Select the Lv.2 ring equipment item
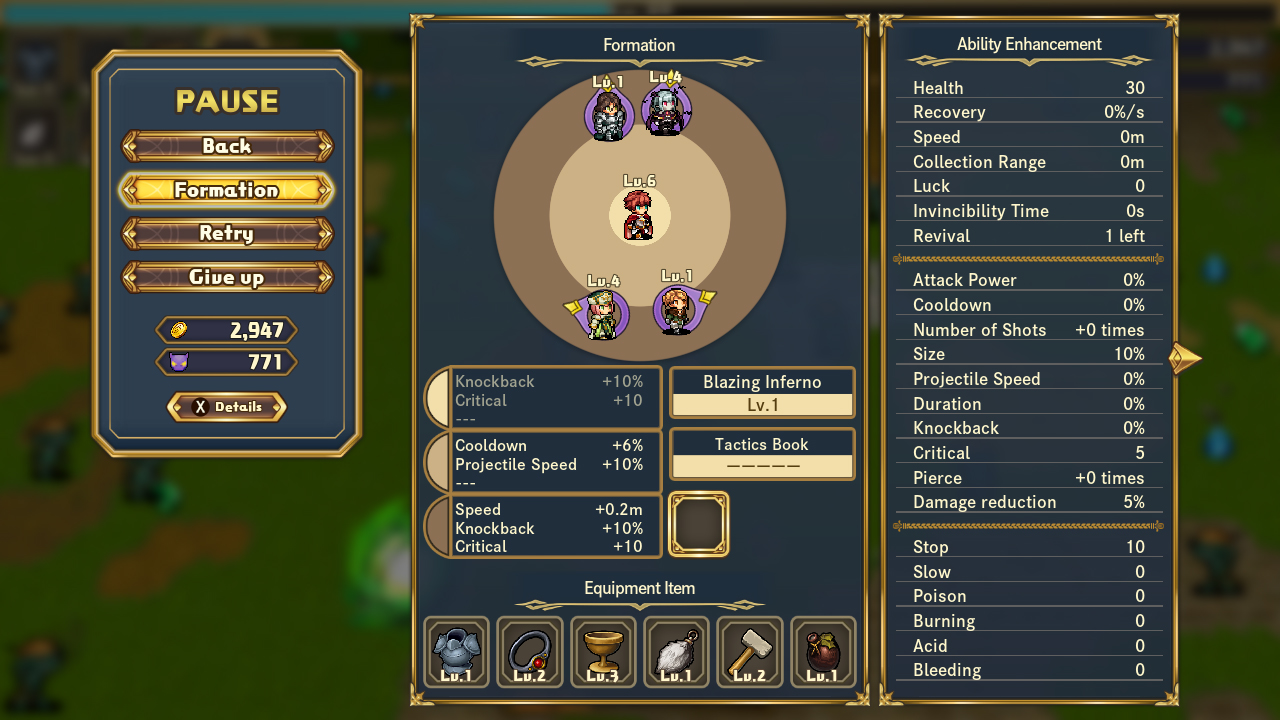The height and width of the screenshot is (720, 1280). pos(530,652)
